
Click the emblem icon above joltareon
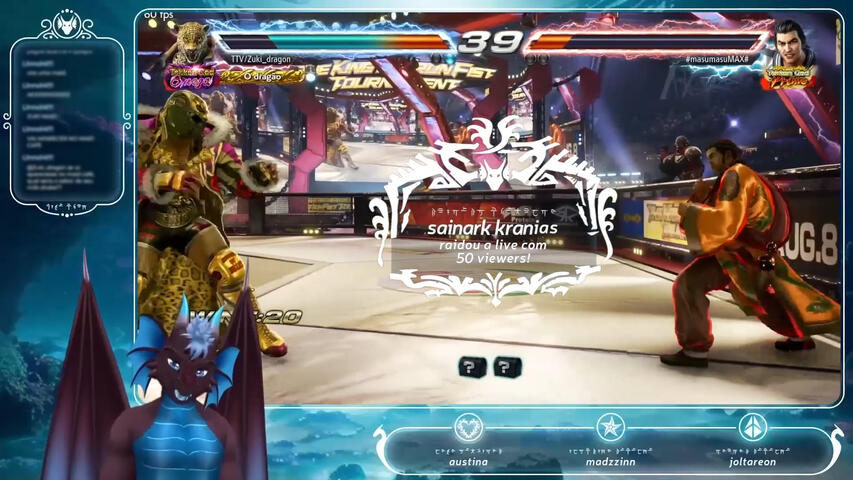coord(752,428)
